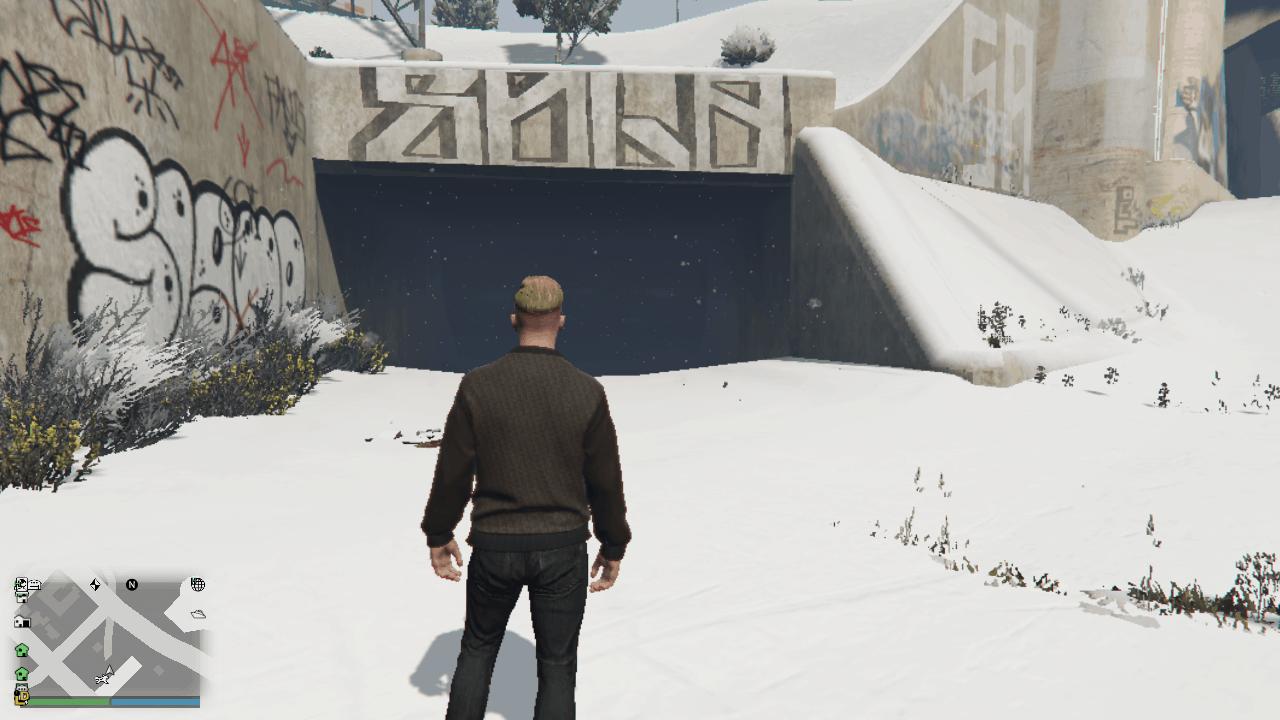Select the upper green safehouse blip
This screenshot has height=720, width=1280.
point(21,649)
